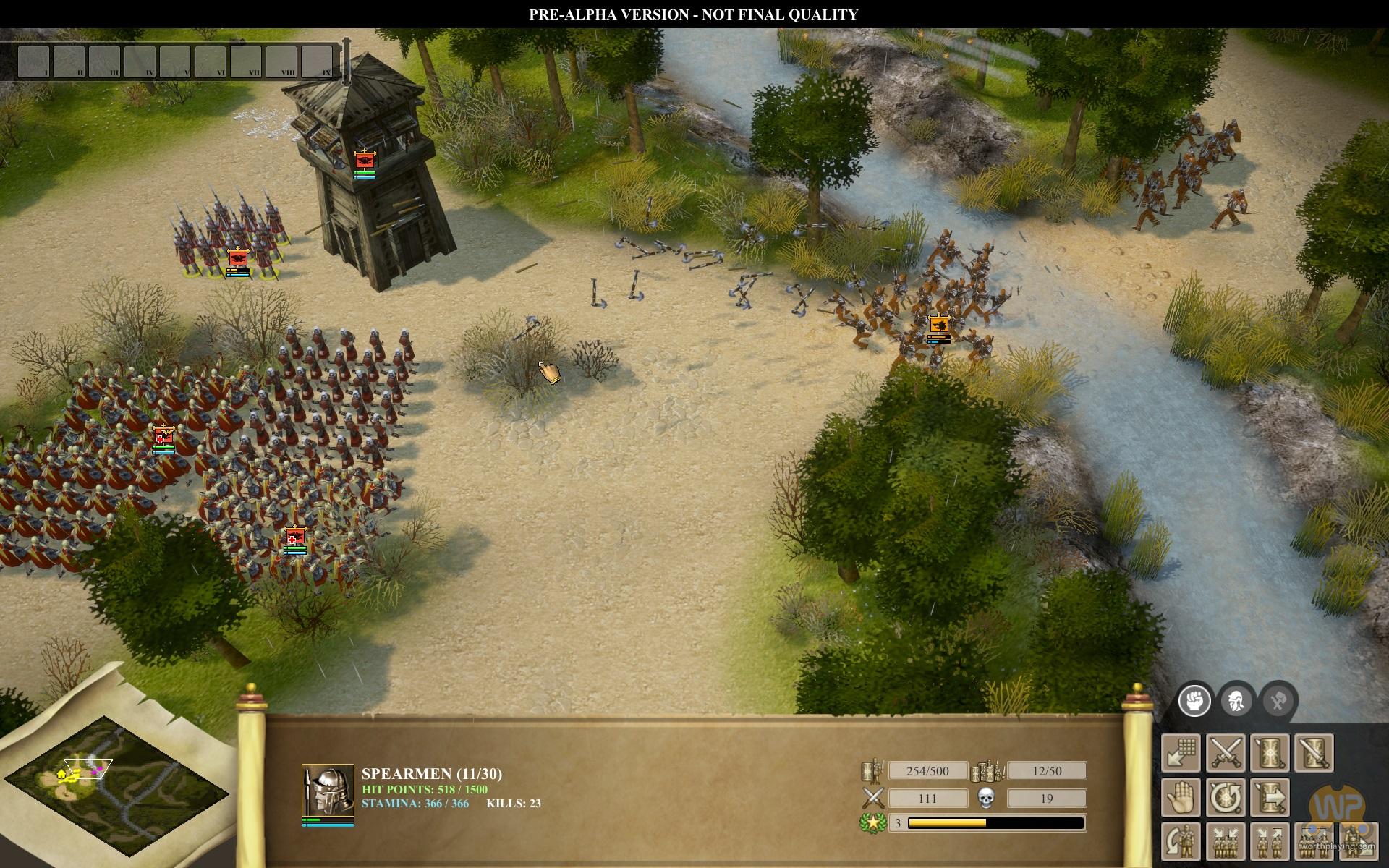The width and height of the screenshot is (1389, 868).
Task: Switch to the raised fist command tab
Action: coord(1194,701)
